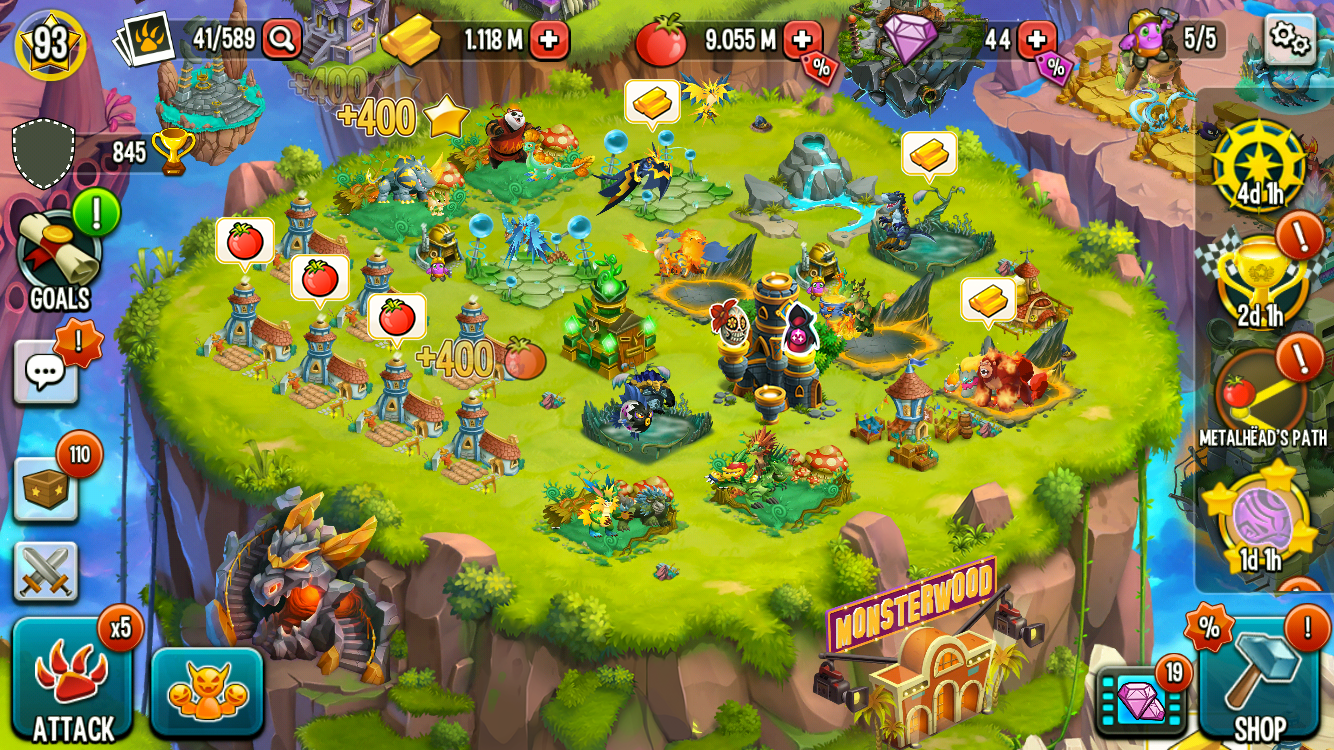Open the Shop menu
Image resolution: width=1334 pixels, height=750 pixels.
[x=1259, y=680]
